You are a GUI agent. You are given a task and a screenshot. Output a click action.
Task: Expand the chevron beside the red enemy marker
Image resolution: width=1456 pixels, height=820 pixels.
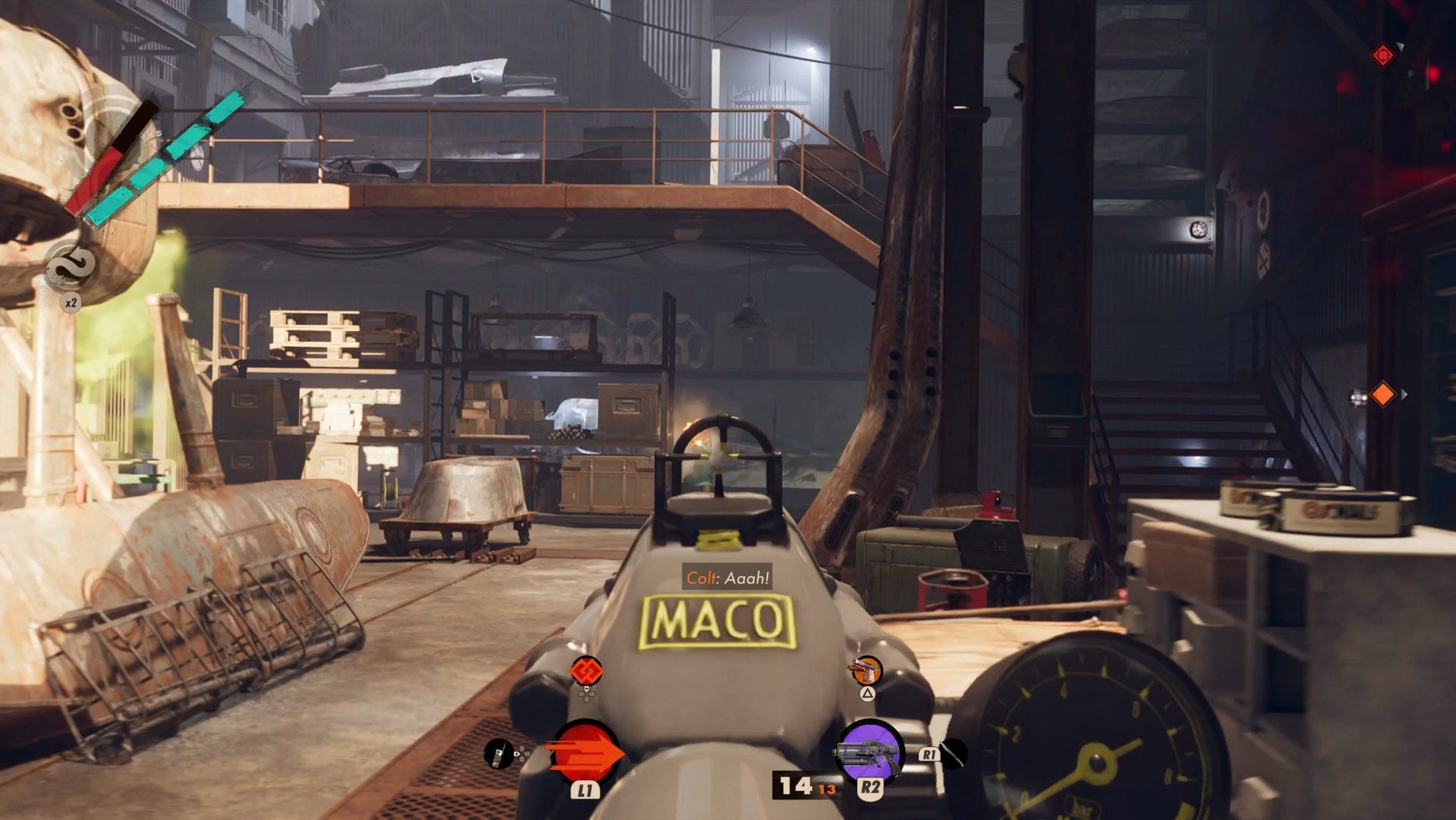(1401, 46)
